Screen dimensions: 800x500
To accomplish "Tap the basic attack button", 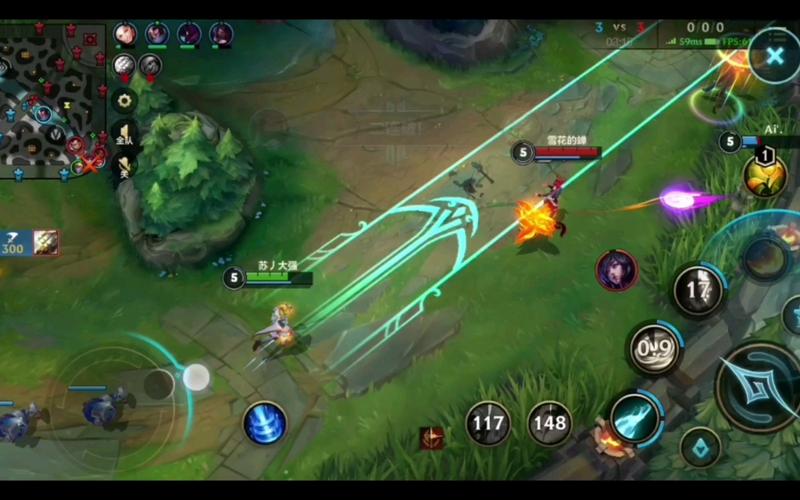I will coord(758,387).
